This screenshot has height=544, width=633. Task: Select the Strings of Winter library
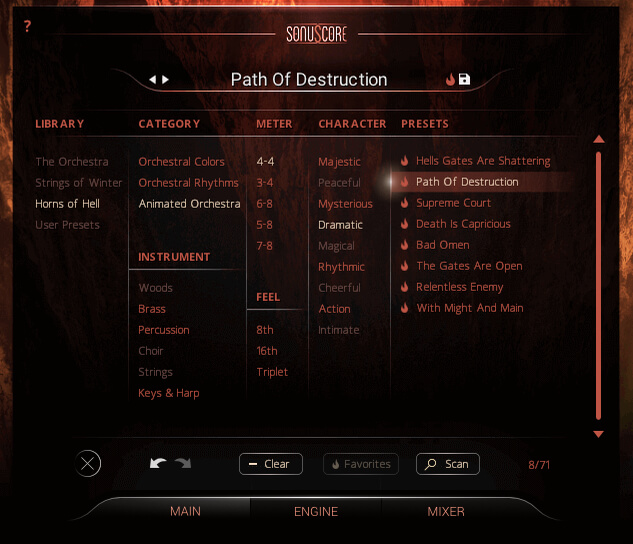[79, 183]
